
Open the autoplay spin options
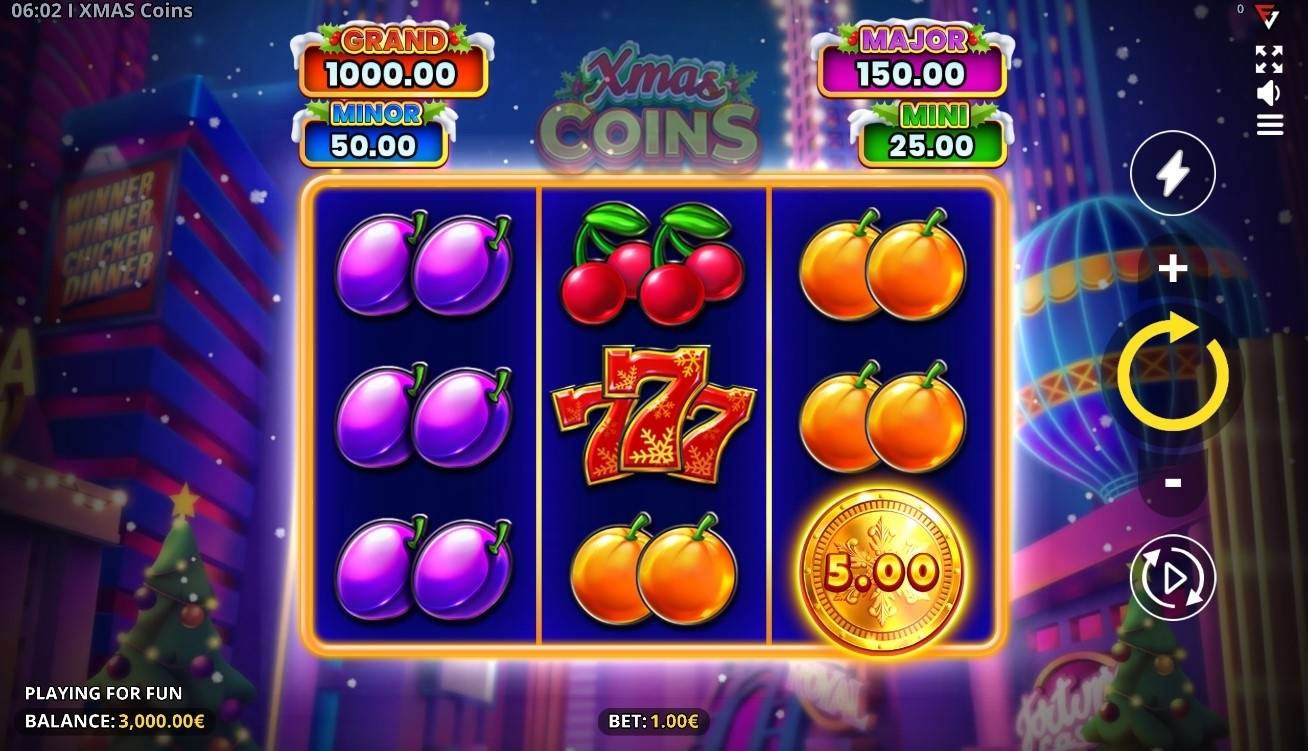1171,577
